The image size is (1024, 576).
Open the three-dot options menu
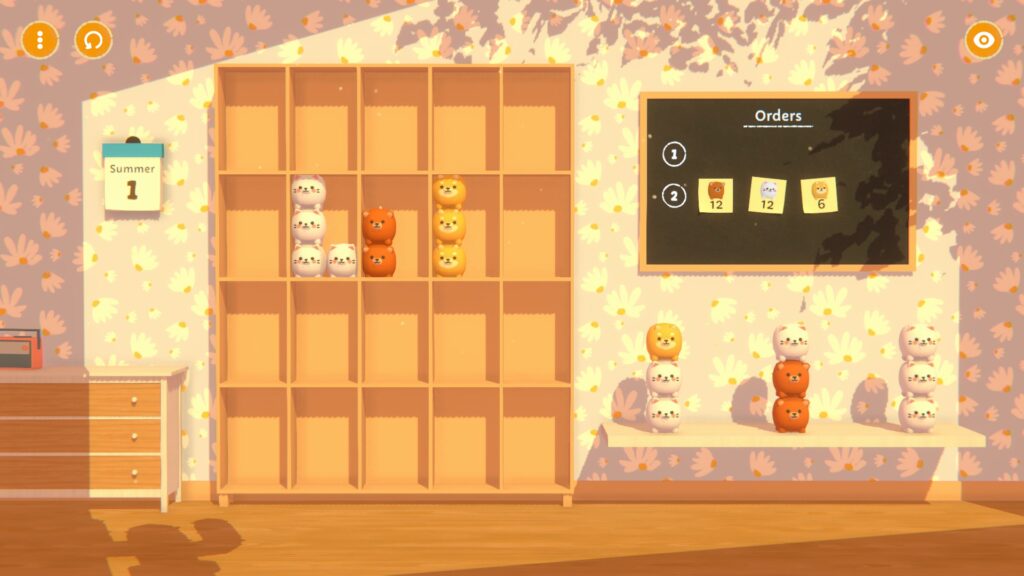coord(40,40)
